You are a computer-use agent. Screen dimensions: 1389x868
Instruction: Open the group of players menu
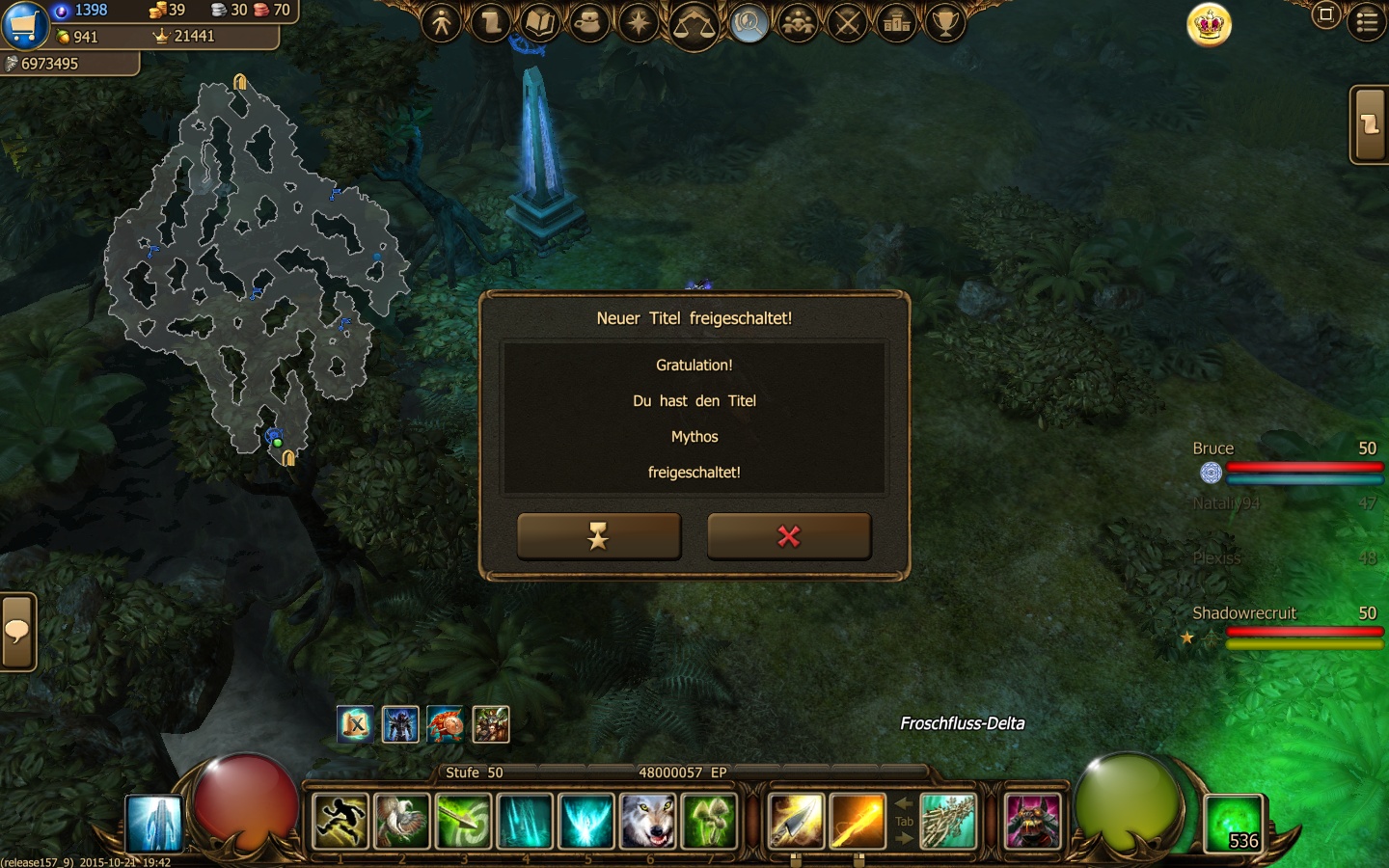coord(798,22)
